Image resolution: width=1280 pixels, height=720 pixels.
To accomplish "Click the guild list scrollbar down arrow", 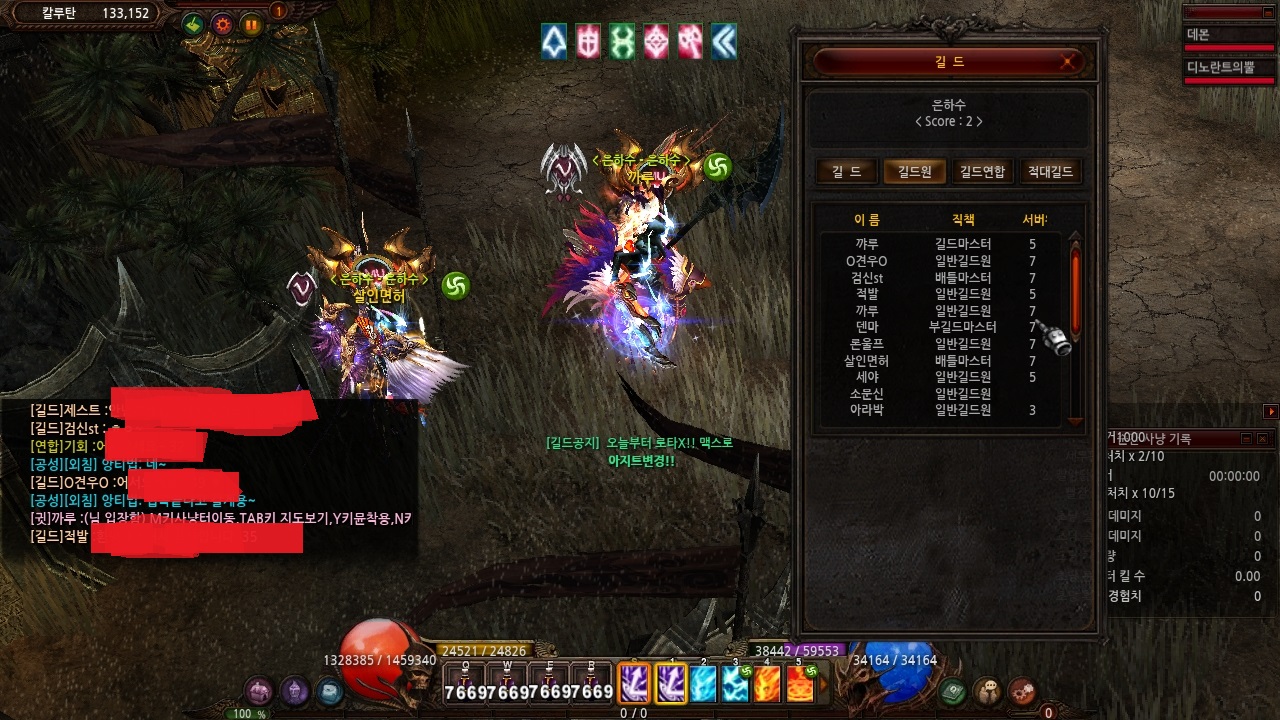I will tap(1076, 421).
